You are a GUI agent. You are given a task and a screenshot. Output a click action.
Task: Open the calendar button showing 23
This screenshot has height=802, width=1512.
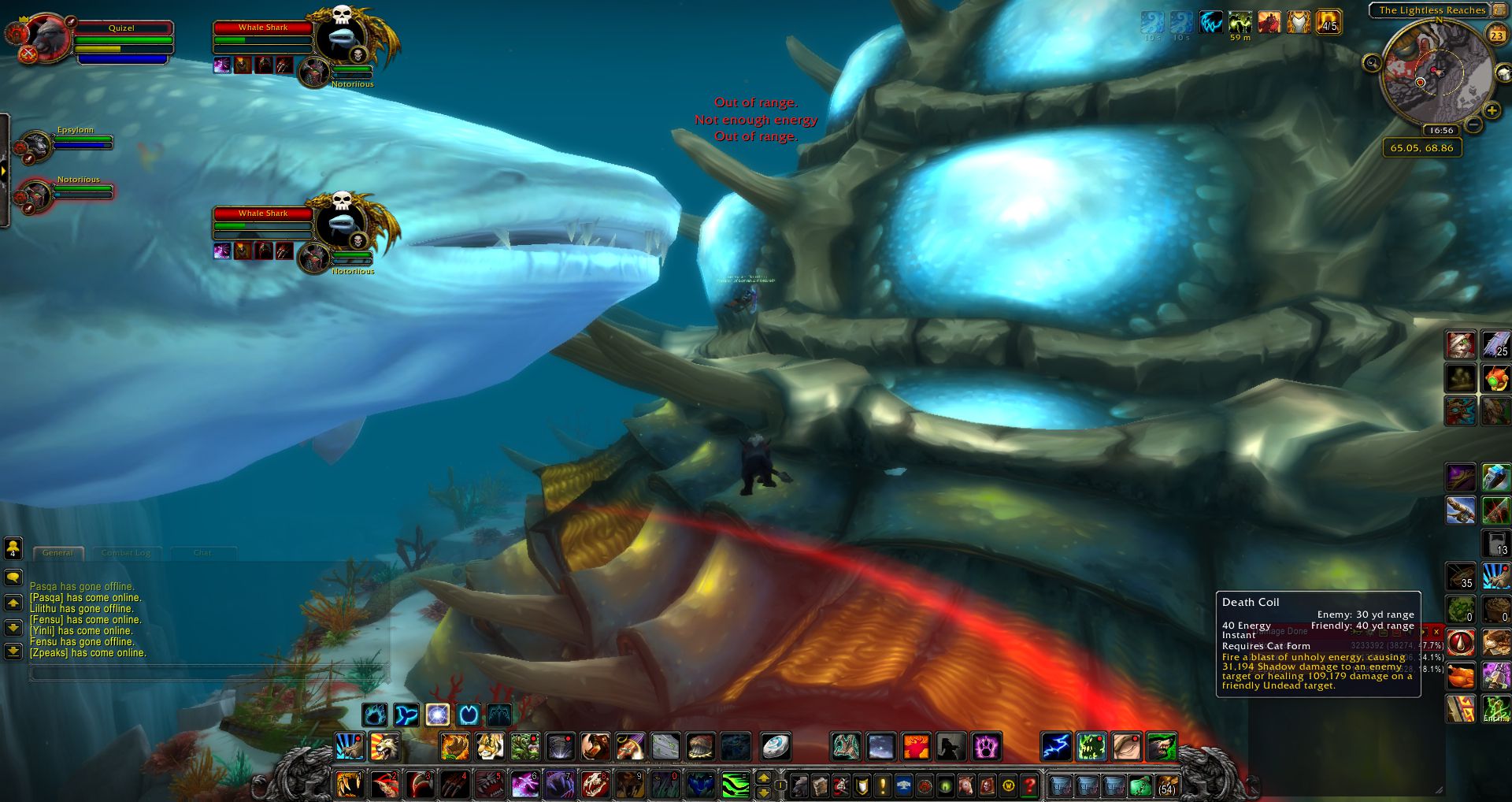pos(1496,34)
